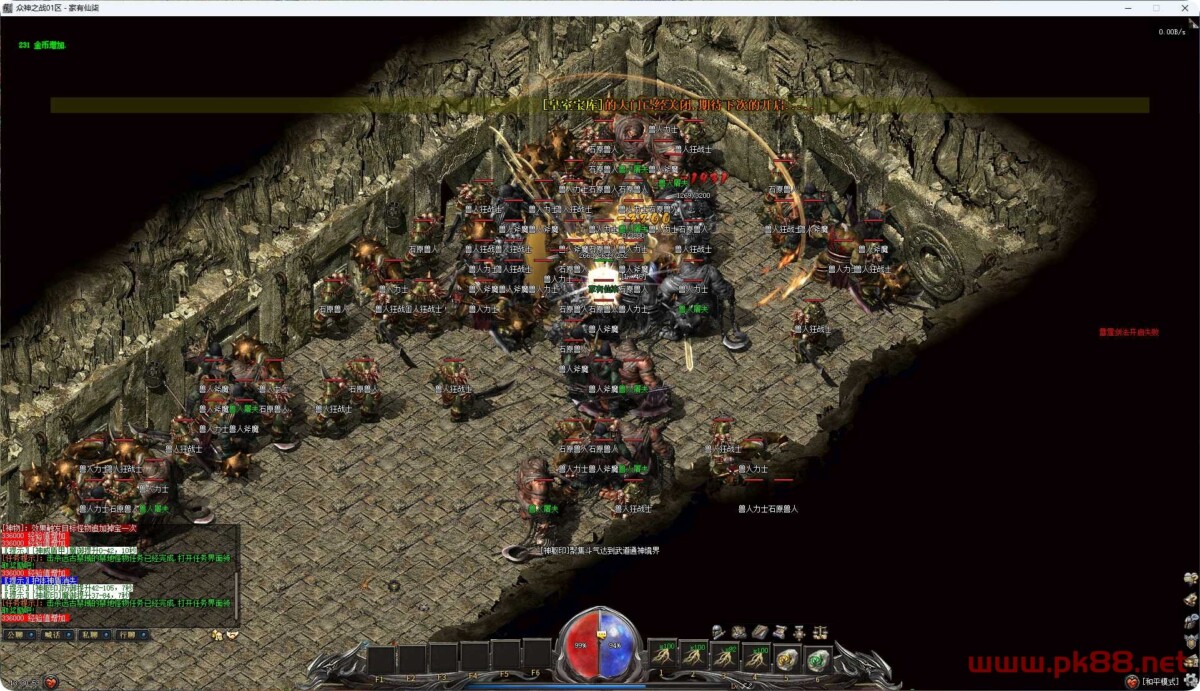
Task: Switch chat to the 公聊 channel
Action: coord(15,635)
